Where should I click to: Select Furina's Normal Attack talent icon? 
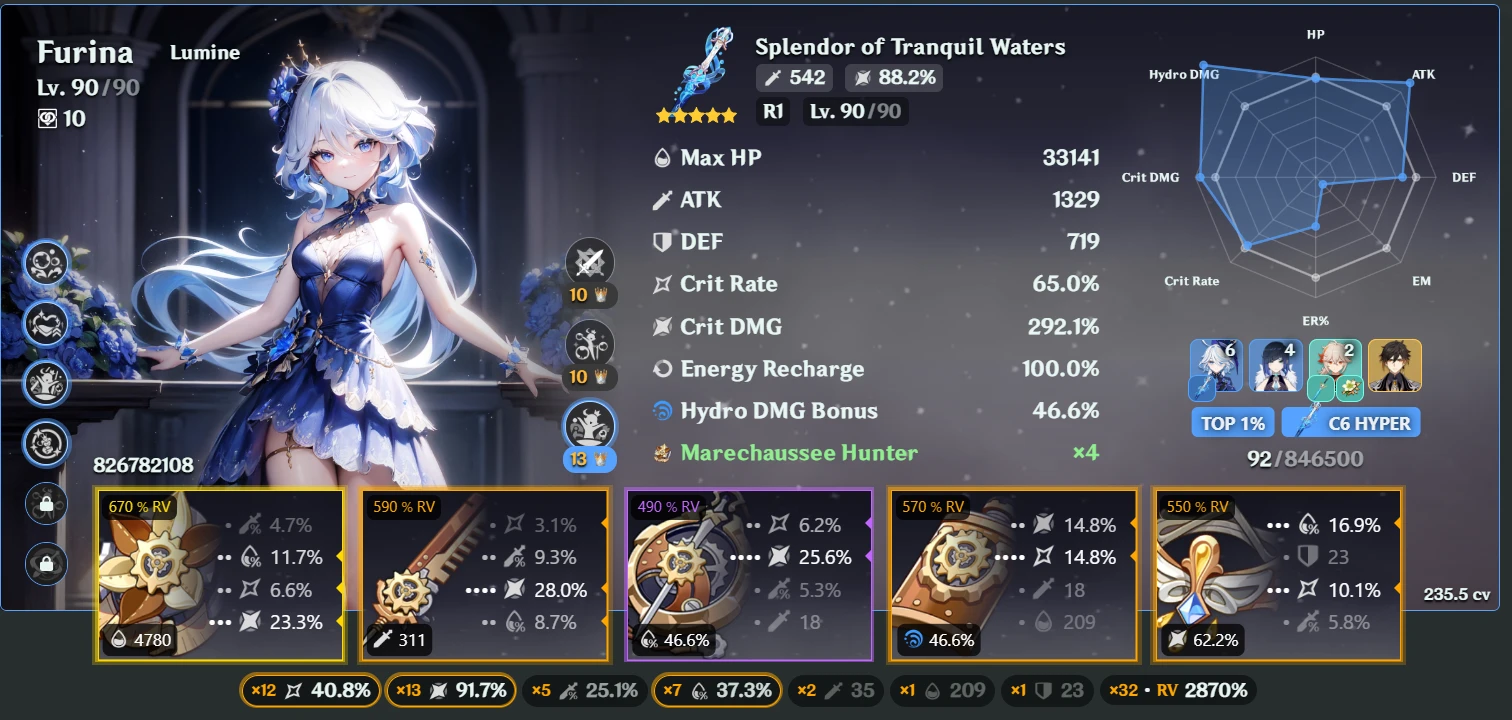pyautogui.click(x=590, y=262)
